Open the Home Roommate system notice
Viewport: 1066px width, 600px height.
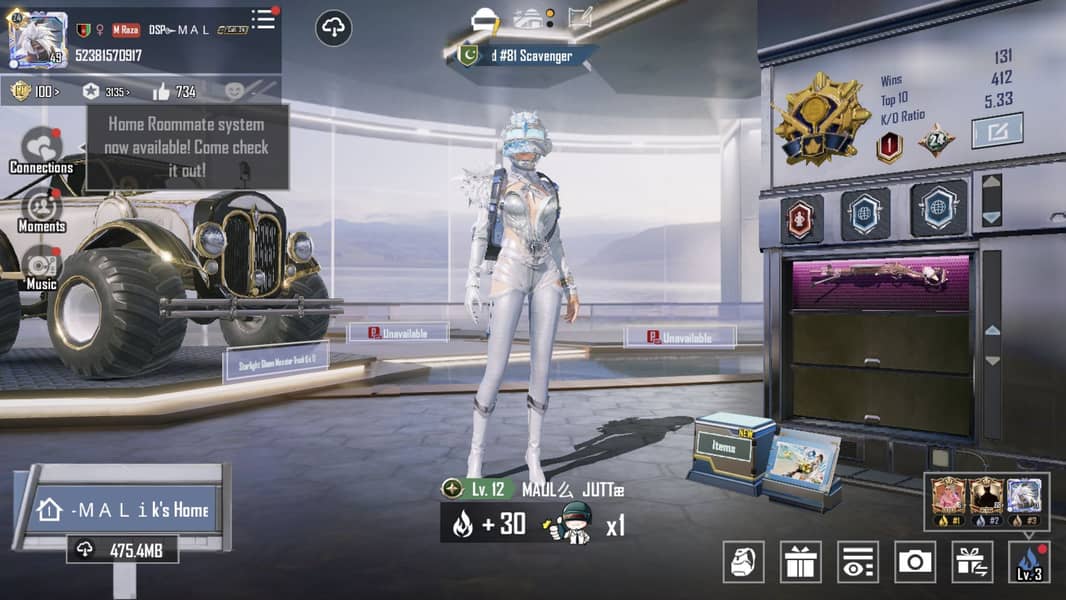click(186, 147)
